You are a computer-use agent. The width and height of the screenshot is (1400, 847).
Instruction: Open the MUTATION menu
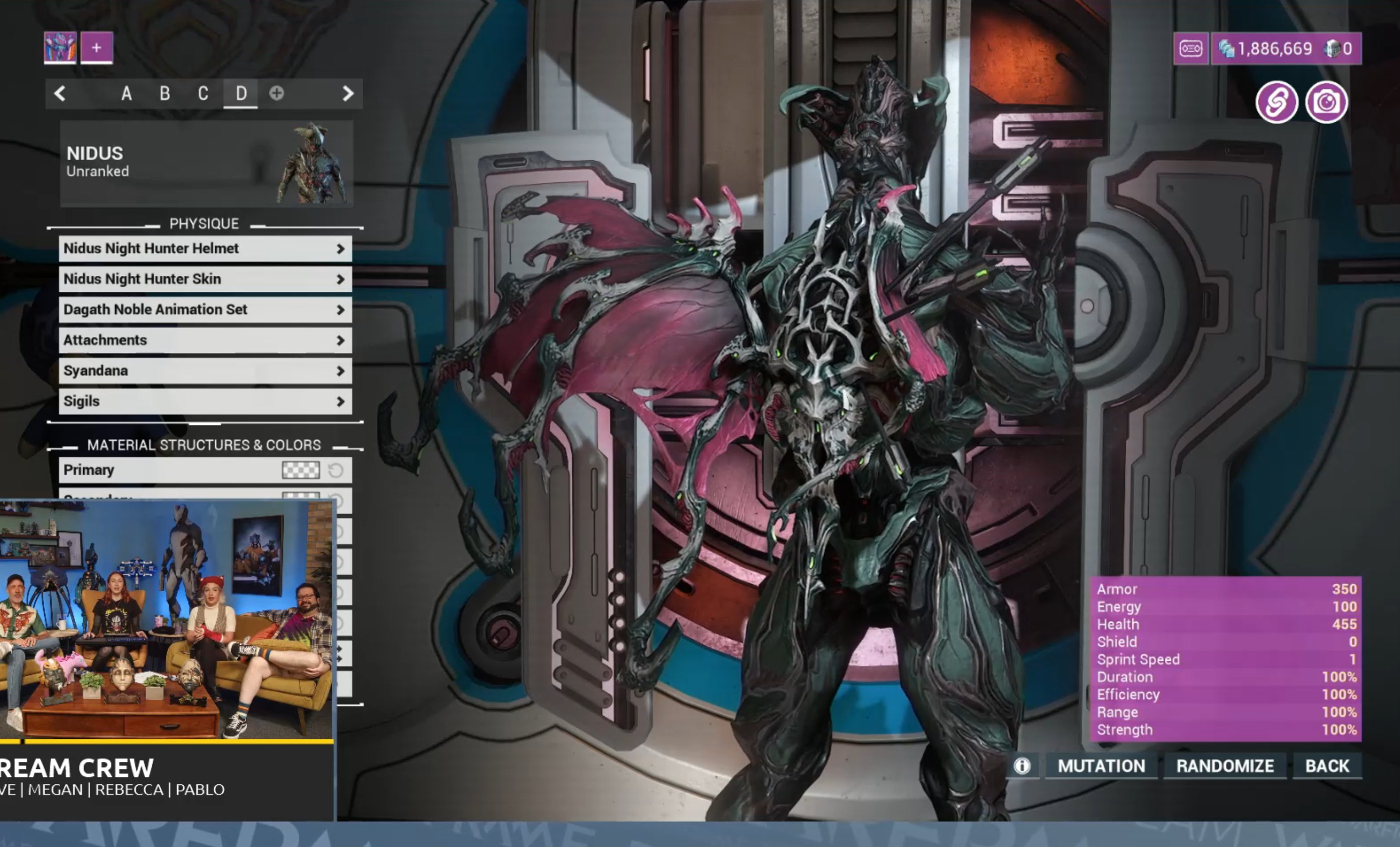point(1102,766)
